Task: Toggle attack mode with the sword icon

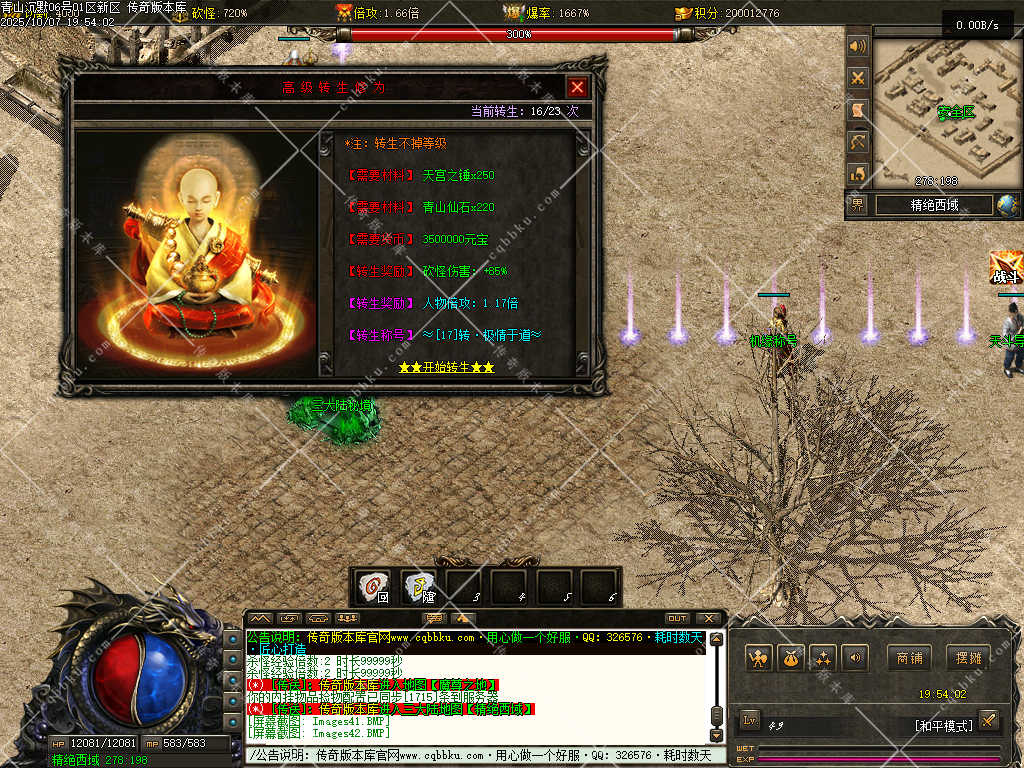Action: tap(988, 720)
